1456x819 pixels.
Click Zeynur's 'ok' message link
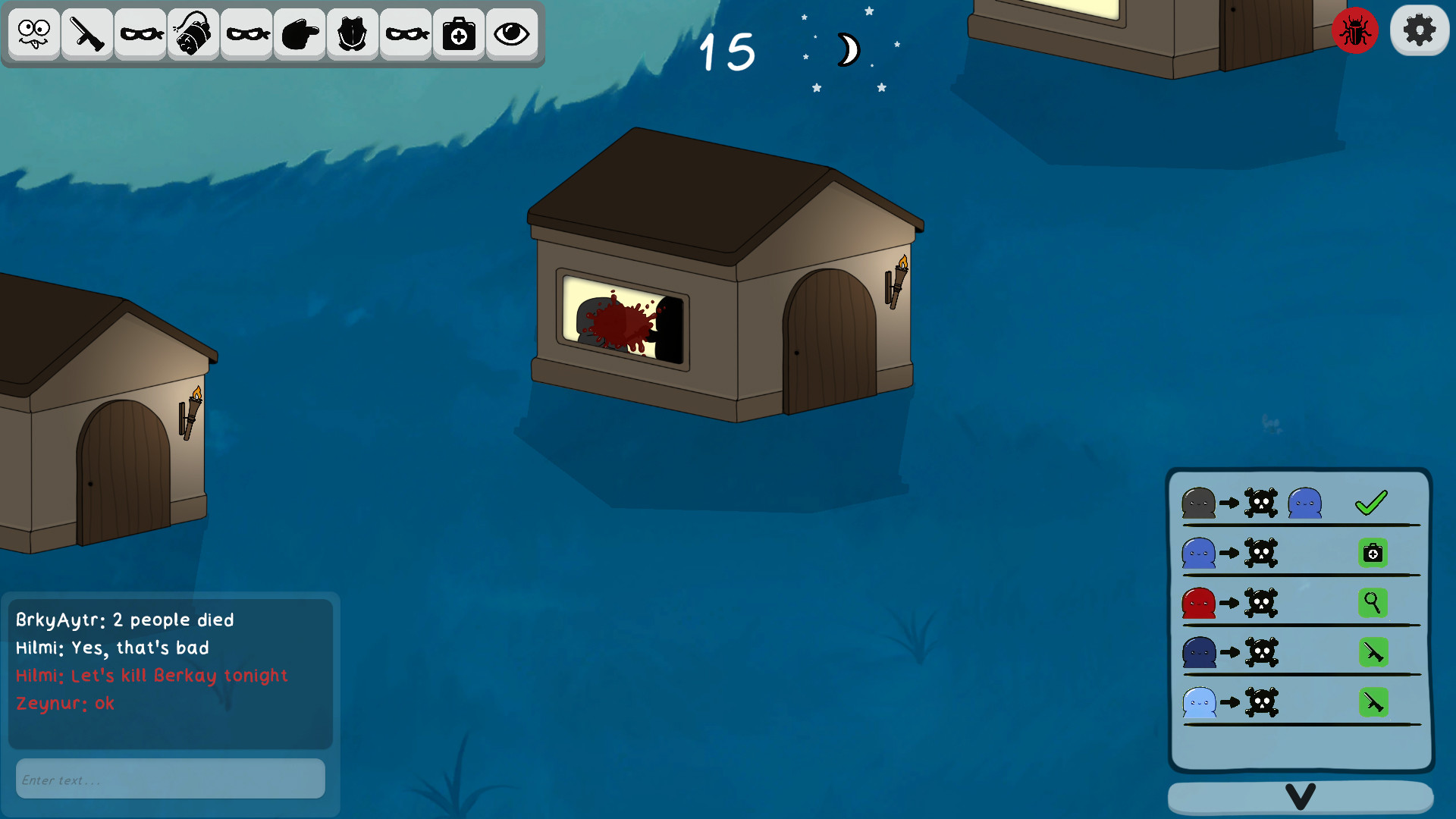65,703
